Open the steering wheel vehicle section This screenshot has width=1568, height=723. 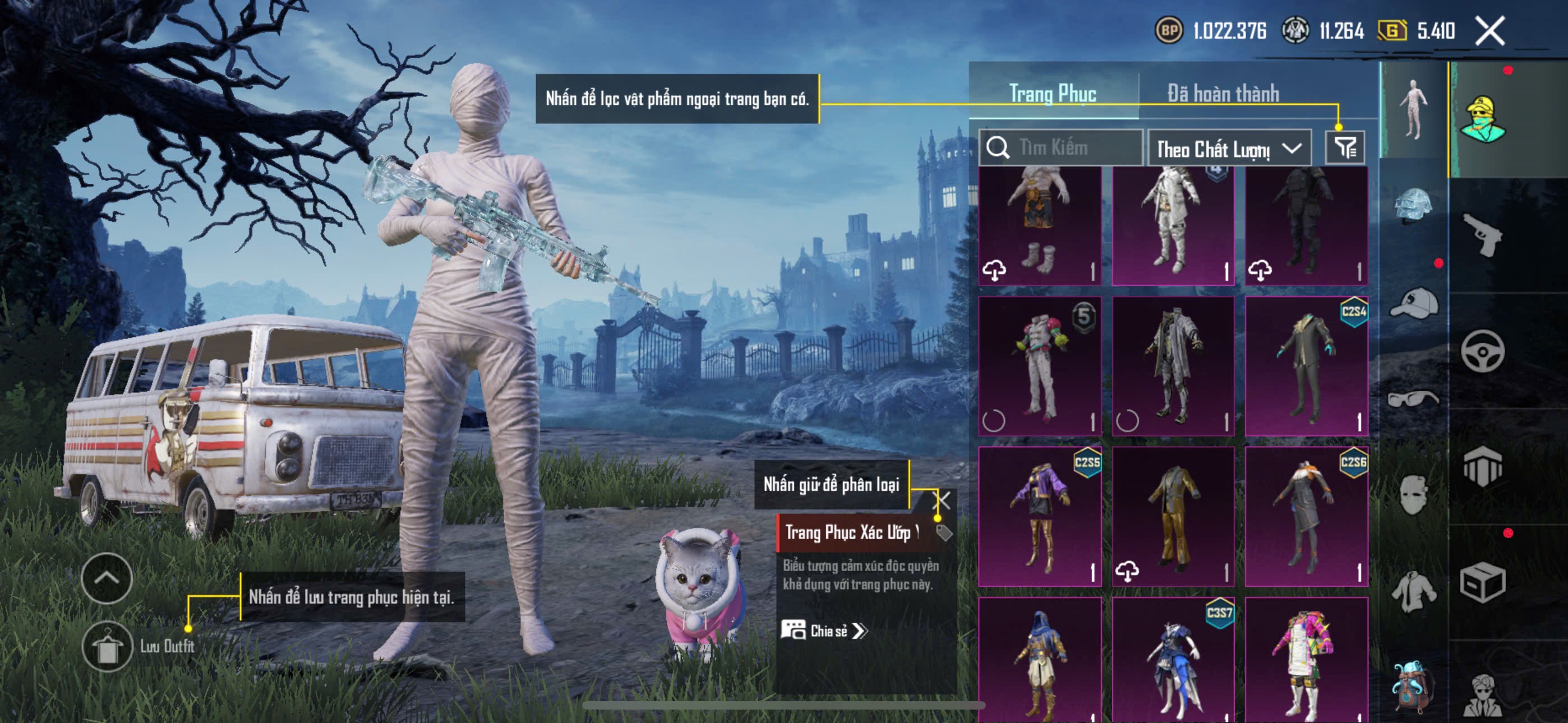(1482, 351)
